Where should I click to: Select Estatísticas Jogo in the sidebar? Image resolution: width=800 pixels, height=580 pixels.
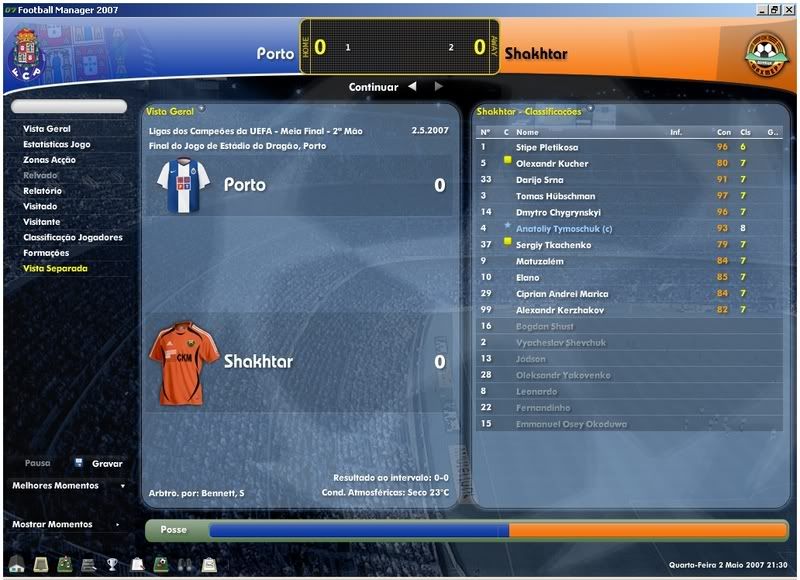pos(57,144)
